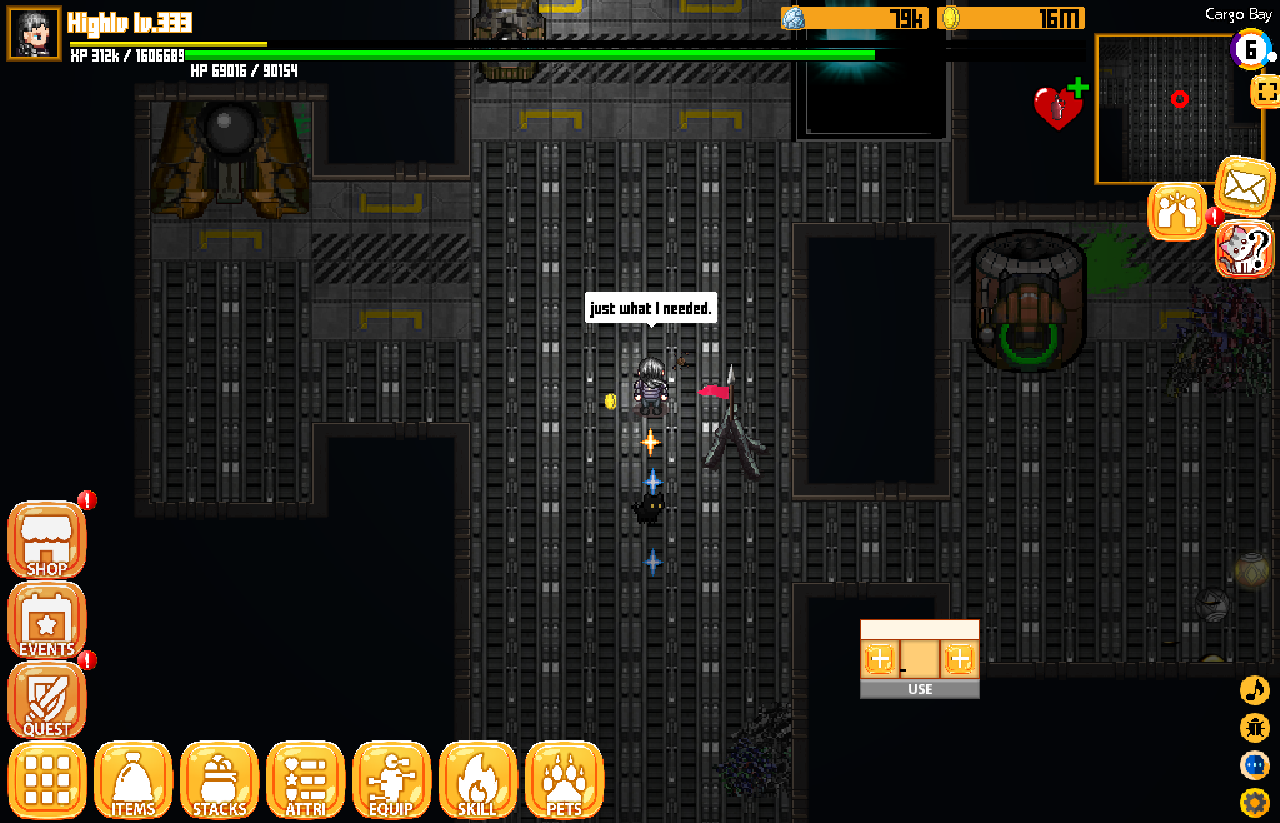
Task: Open the mail envelope icon
Action: [1245, 185]
